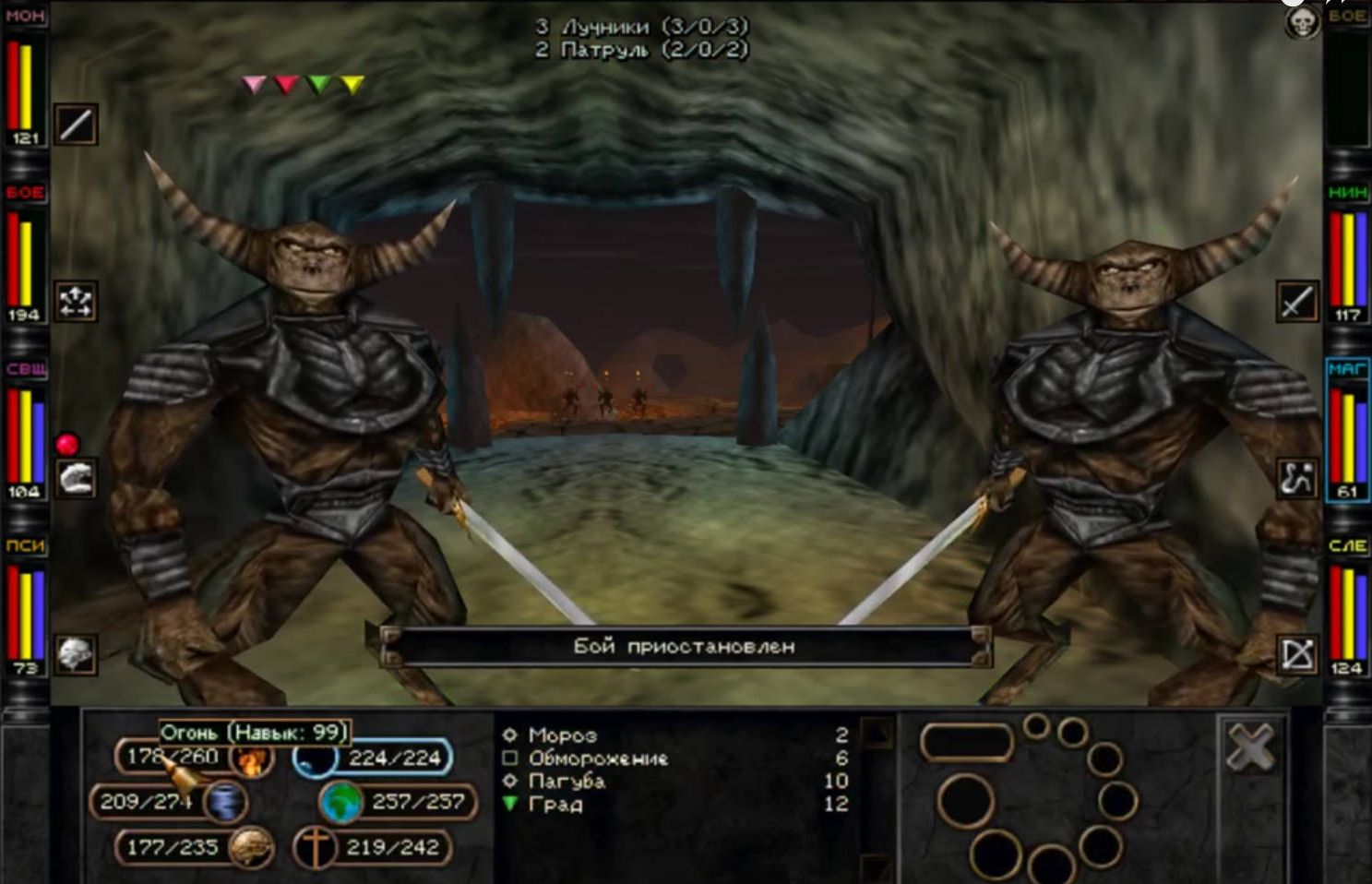Choose the Air realm tornado icon
This screenshot has width=1372, height=884.
pyautogui.click(x=224, y=802)
